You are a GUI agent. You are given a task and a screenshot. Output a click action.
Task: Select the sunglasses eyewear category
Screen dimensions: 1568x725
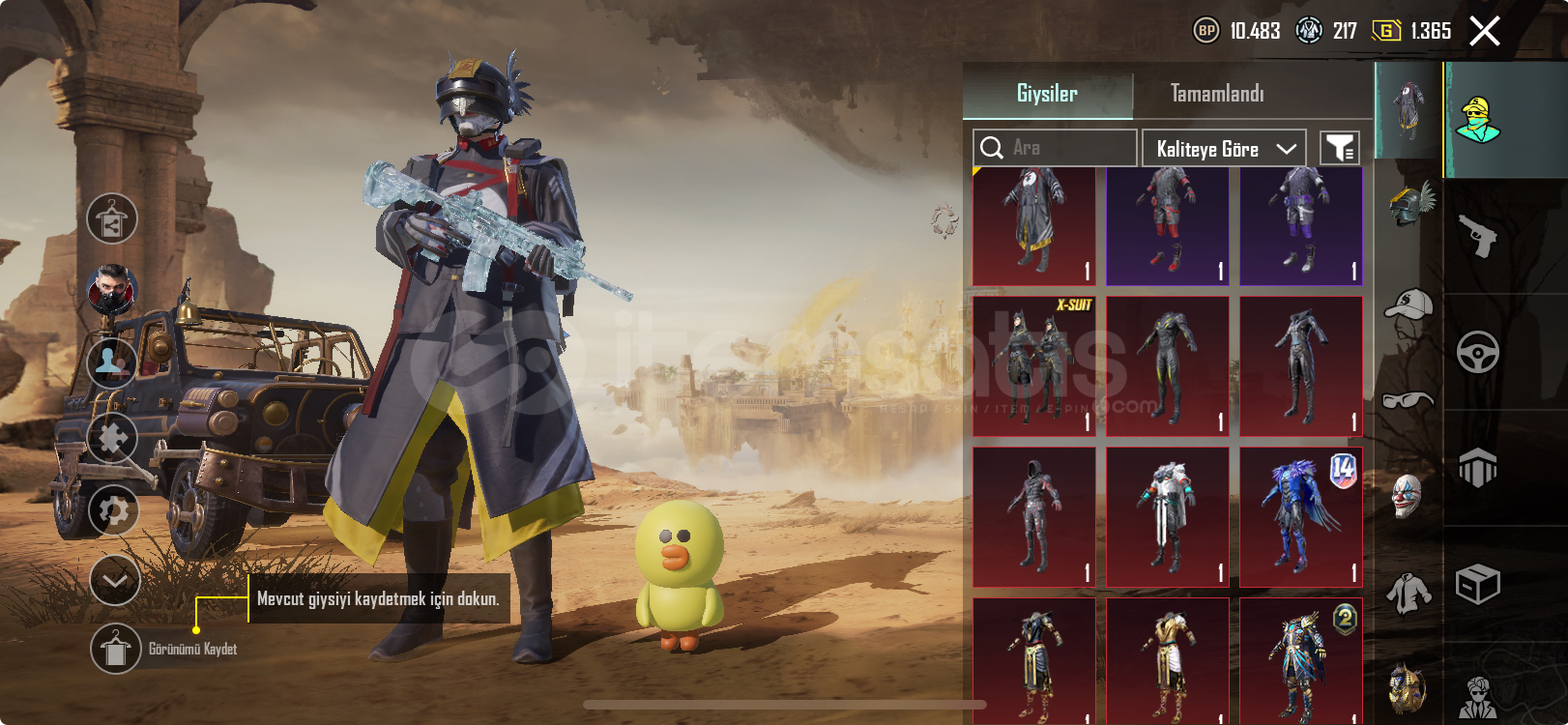pyautogui.click(x=1408, y=399)
